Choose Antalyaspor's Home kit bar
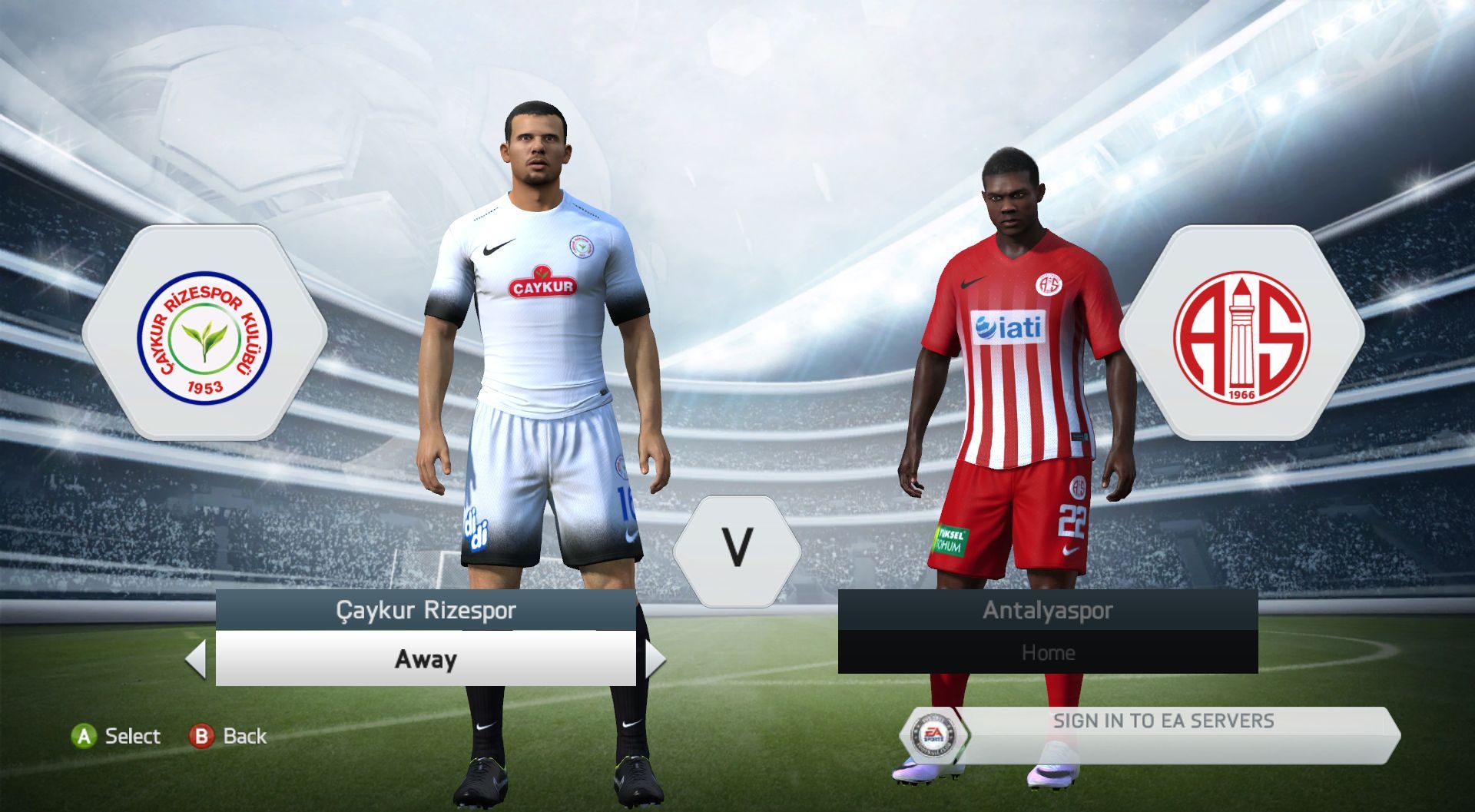 click(x=1047, y=653)
